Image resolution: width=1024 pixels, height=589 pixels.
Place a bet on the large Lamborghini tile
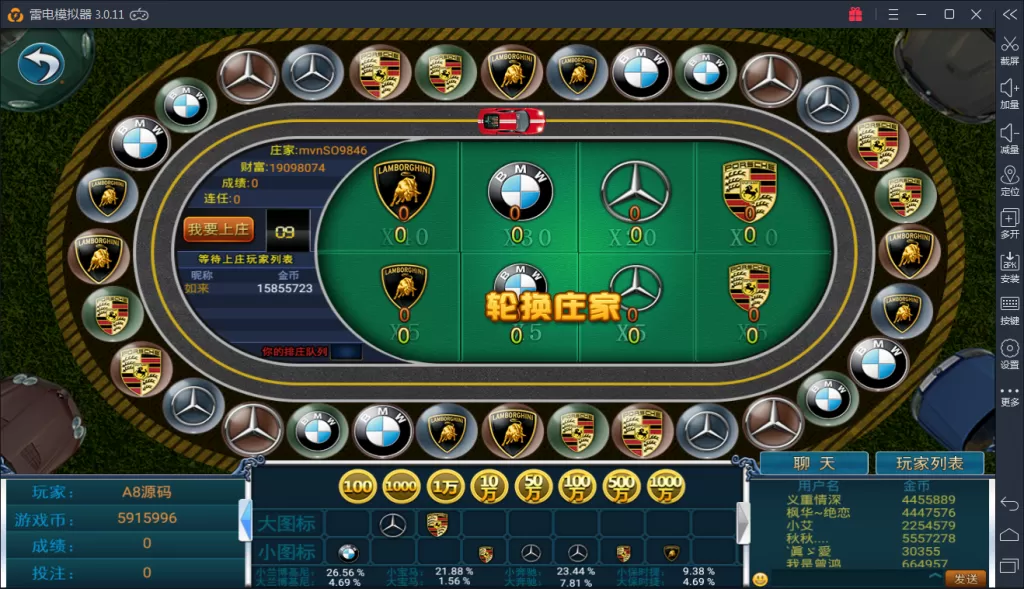pos(403,197)
